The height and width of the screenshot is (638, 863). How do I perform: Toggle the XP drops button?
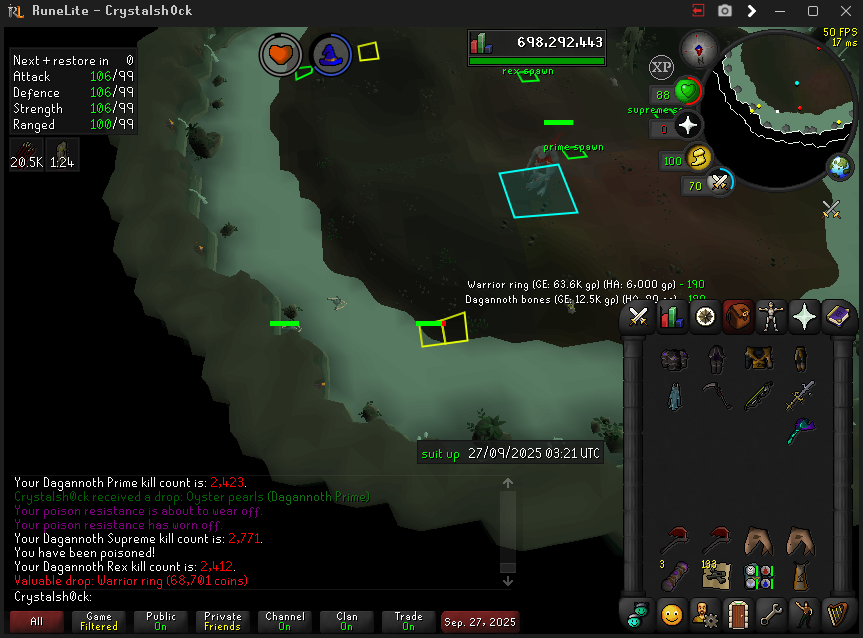pyautogui.click(x=661, y=67)
